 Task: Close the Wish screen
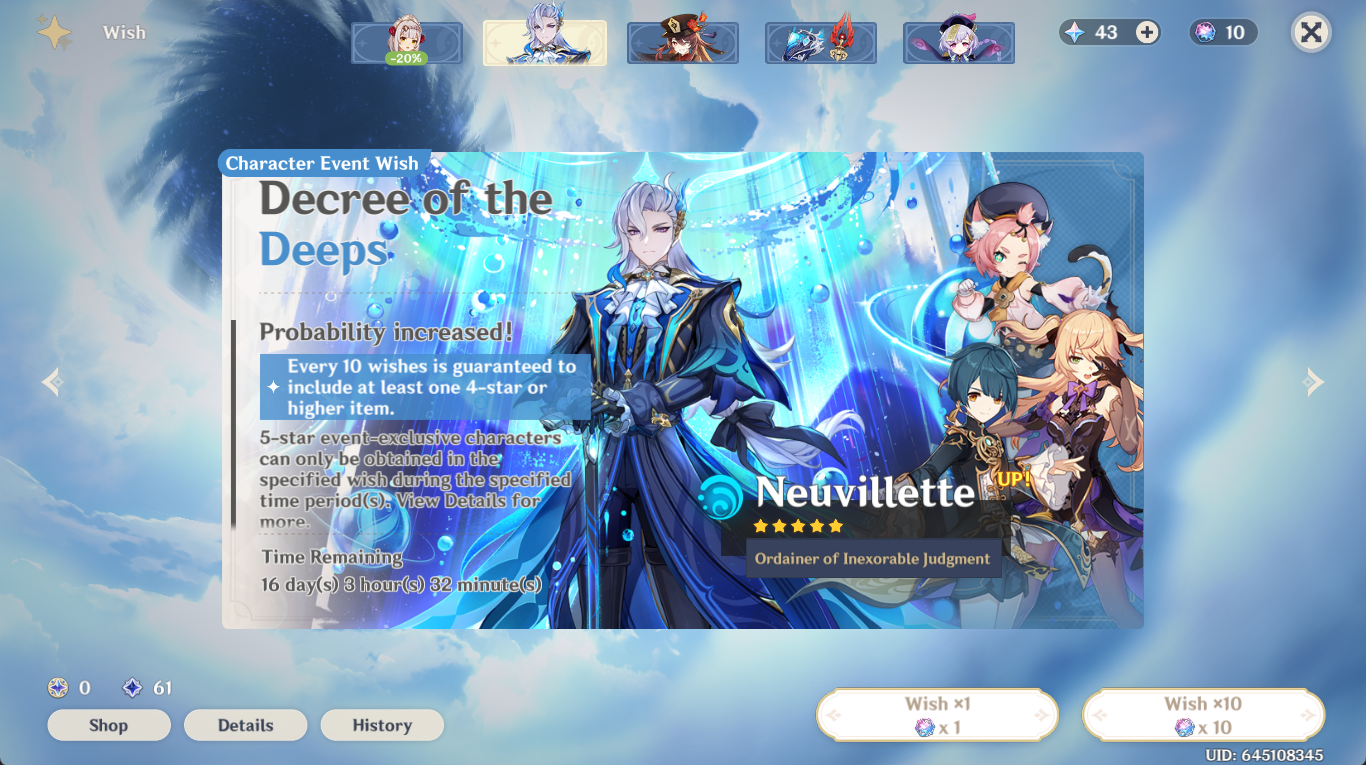1311,32
